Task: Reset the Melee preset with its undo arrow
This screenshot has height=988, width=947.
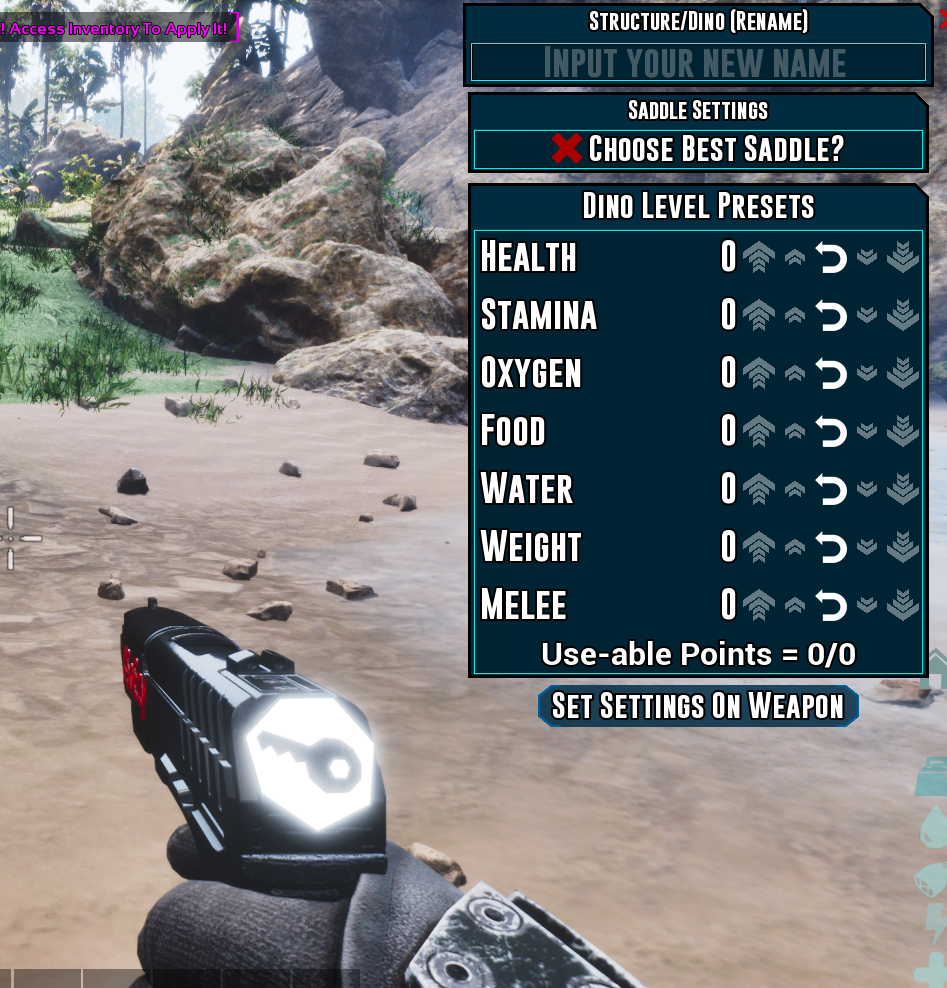Action: tap(831, 606)
